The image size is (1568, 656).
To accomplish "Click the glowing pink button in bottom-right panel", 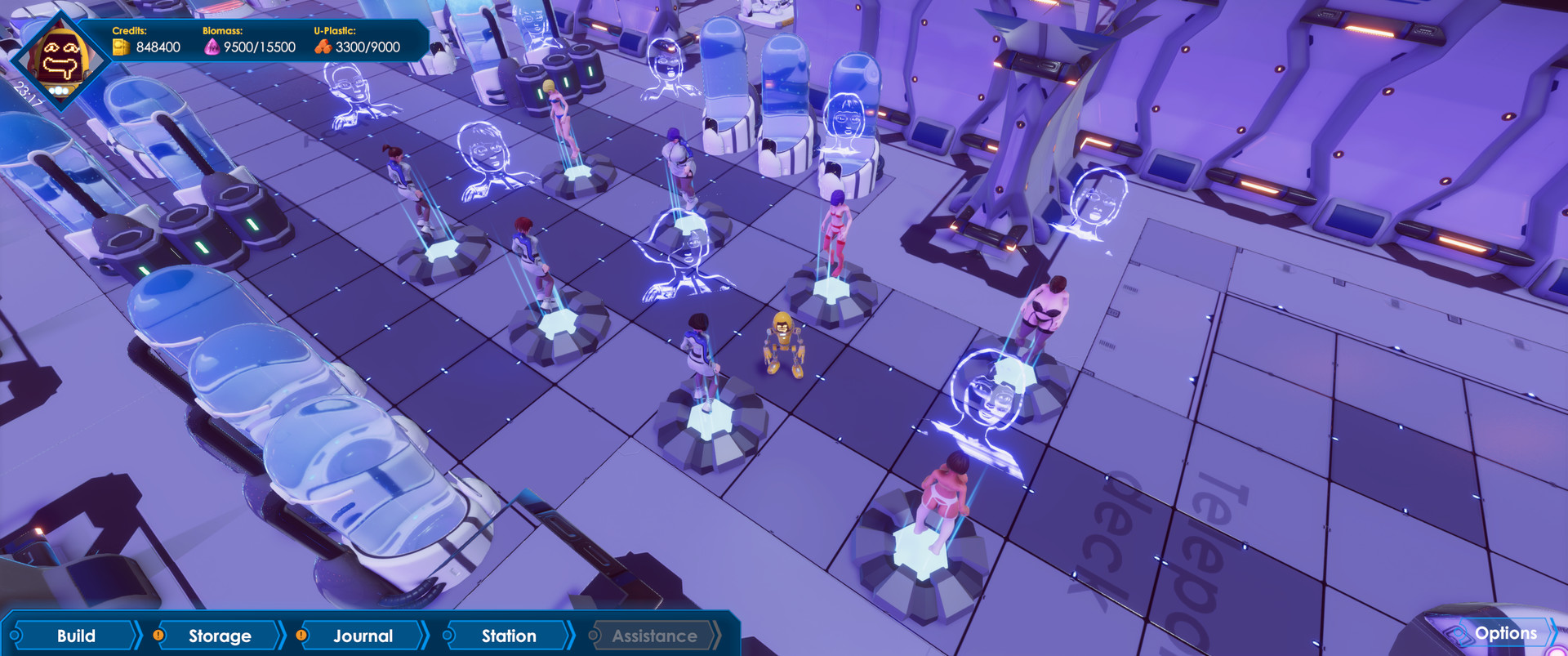I will click(x=1556, y=653).
